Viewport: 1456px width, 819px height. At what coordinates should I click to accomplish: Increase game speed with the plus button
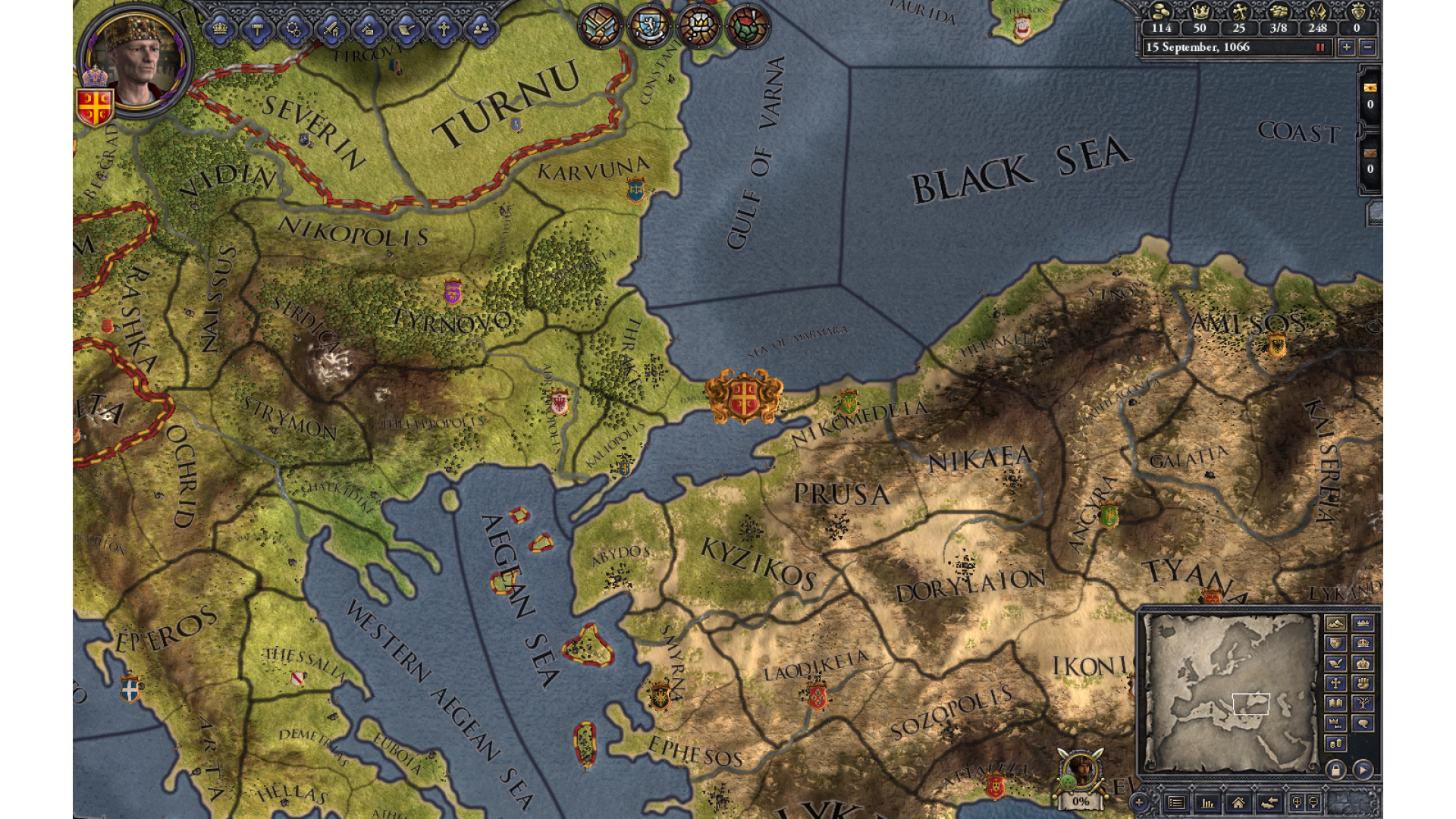pos(1347,47)
